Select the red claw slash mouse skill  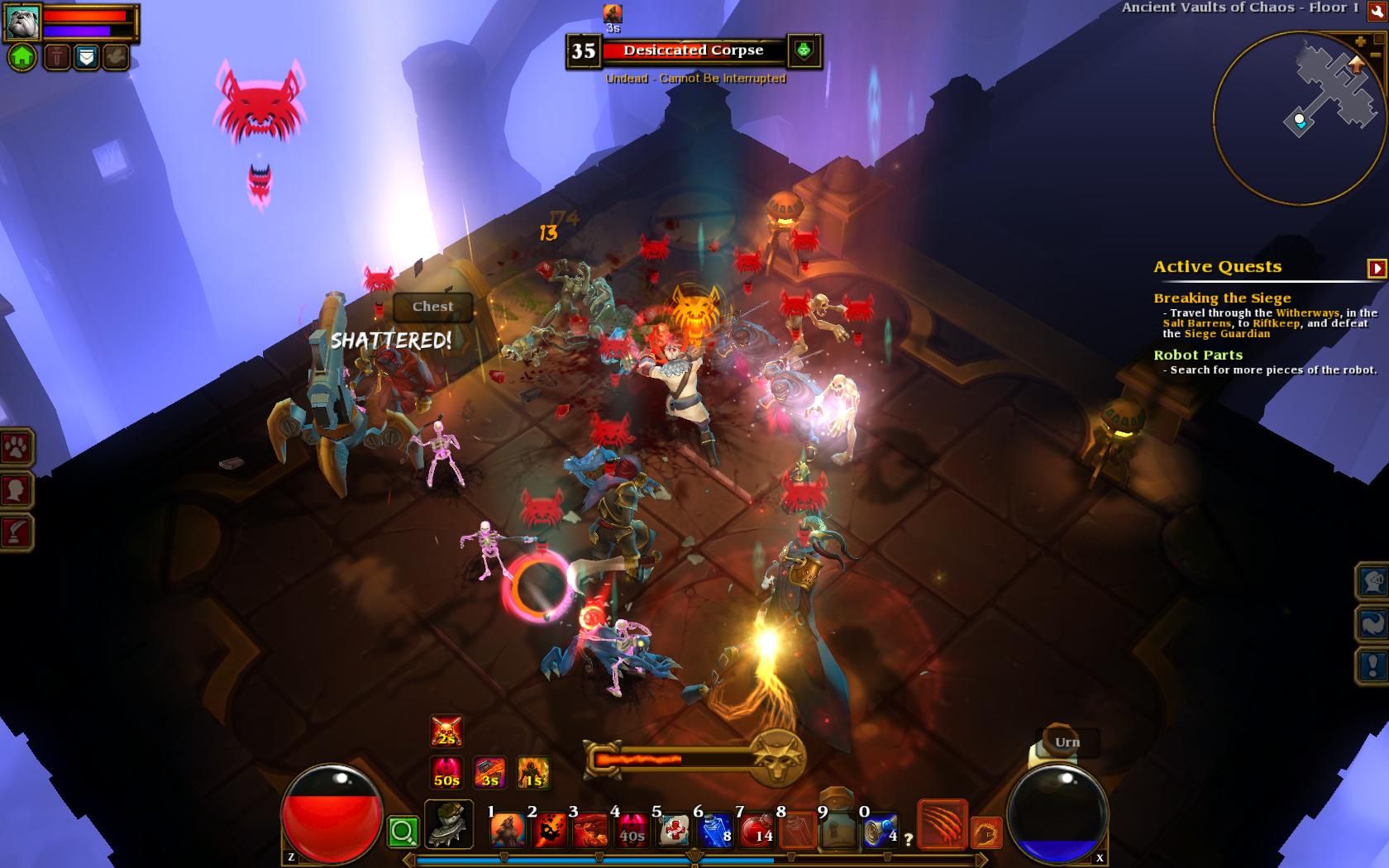click(942, 824)
